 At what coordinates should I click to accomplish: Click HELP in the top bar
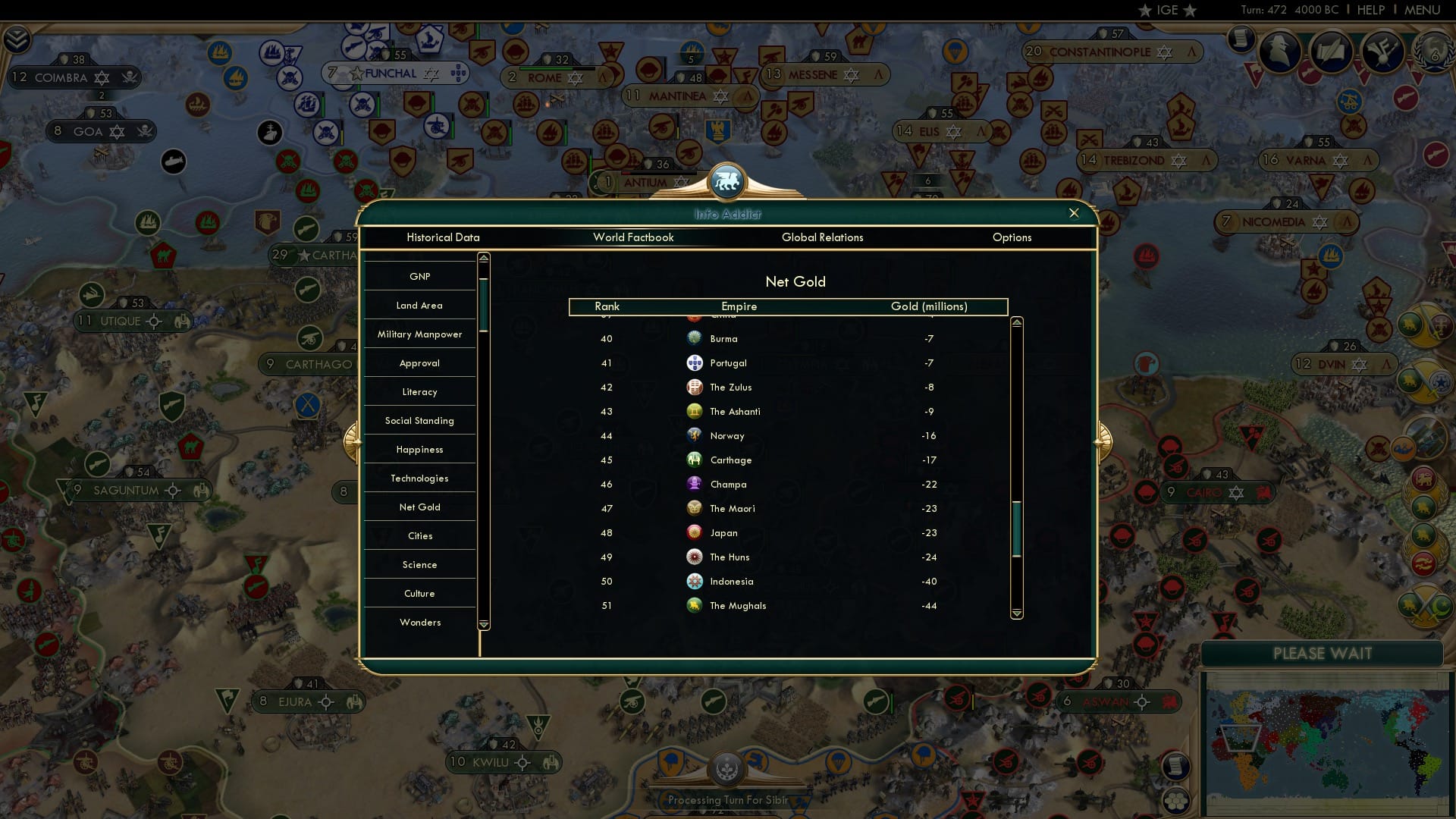click(1373, 10)
